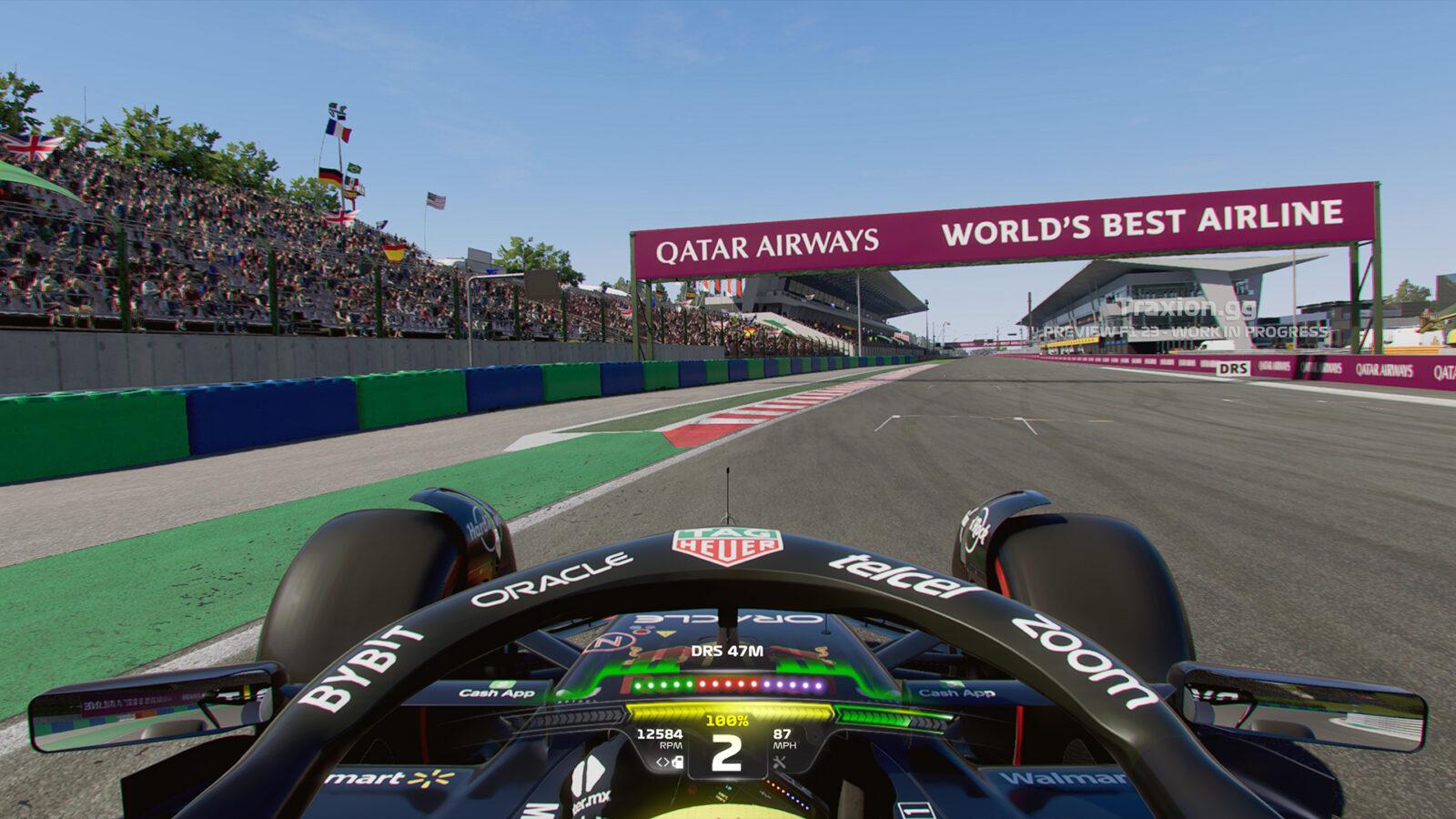
Task: Toggle the DRS 47M indicator above the wheel
Action: click(x=726, y=650)
